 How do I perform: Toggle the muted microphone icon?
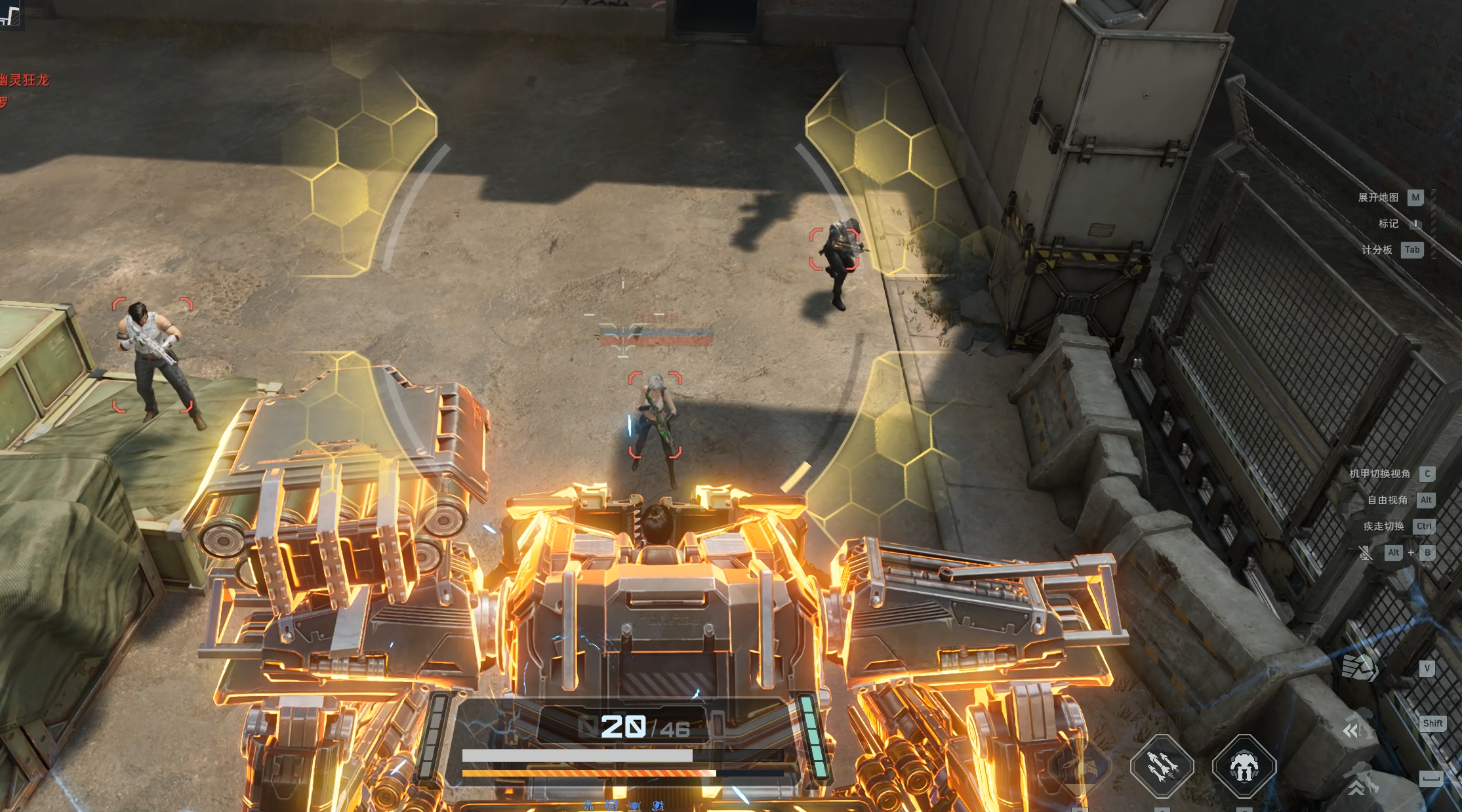pos(1365,553)
